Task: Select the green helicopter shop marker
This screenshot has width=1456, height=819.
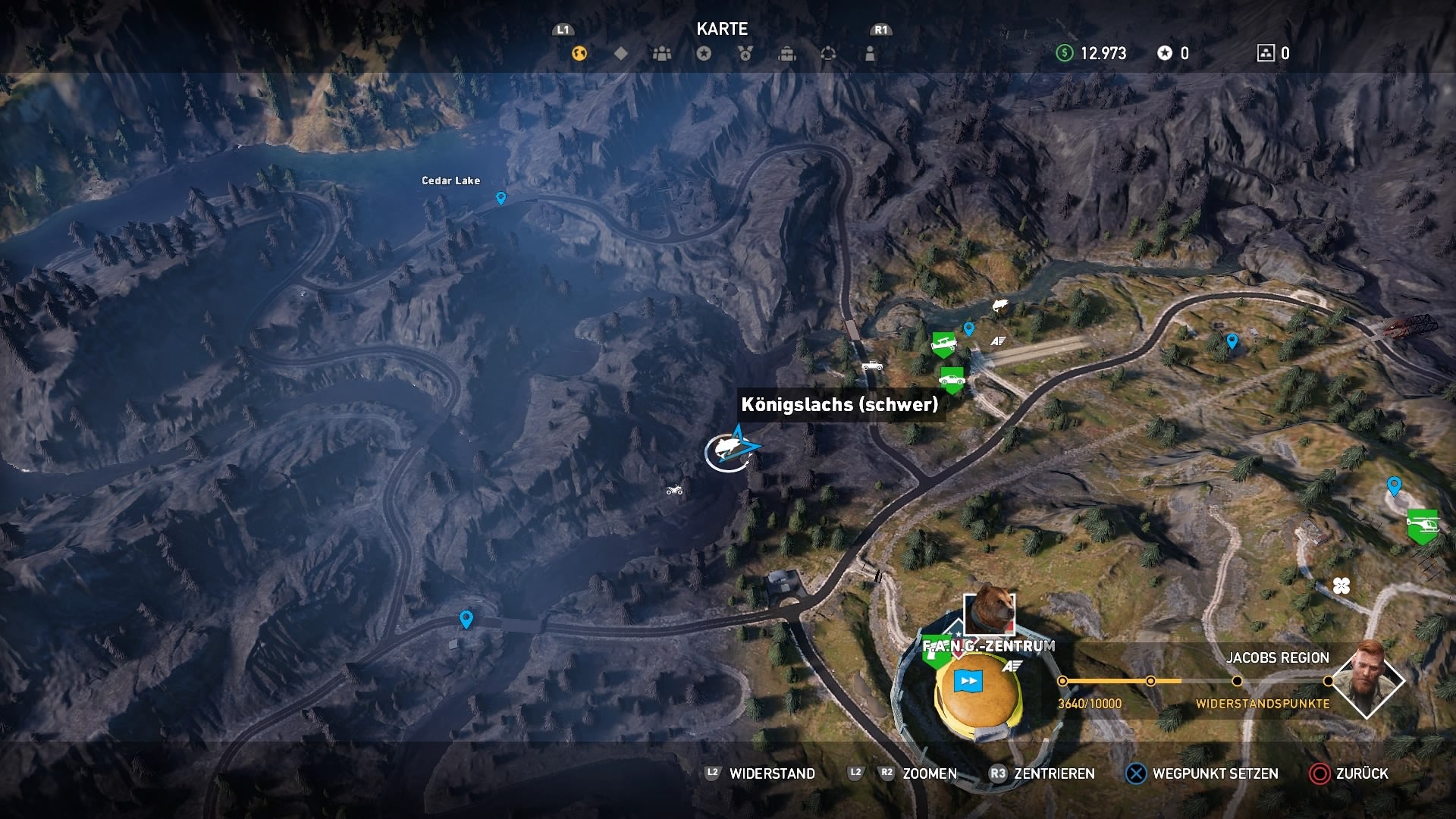Action: tap(1423, 524)
